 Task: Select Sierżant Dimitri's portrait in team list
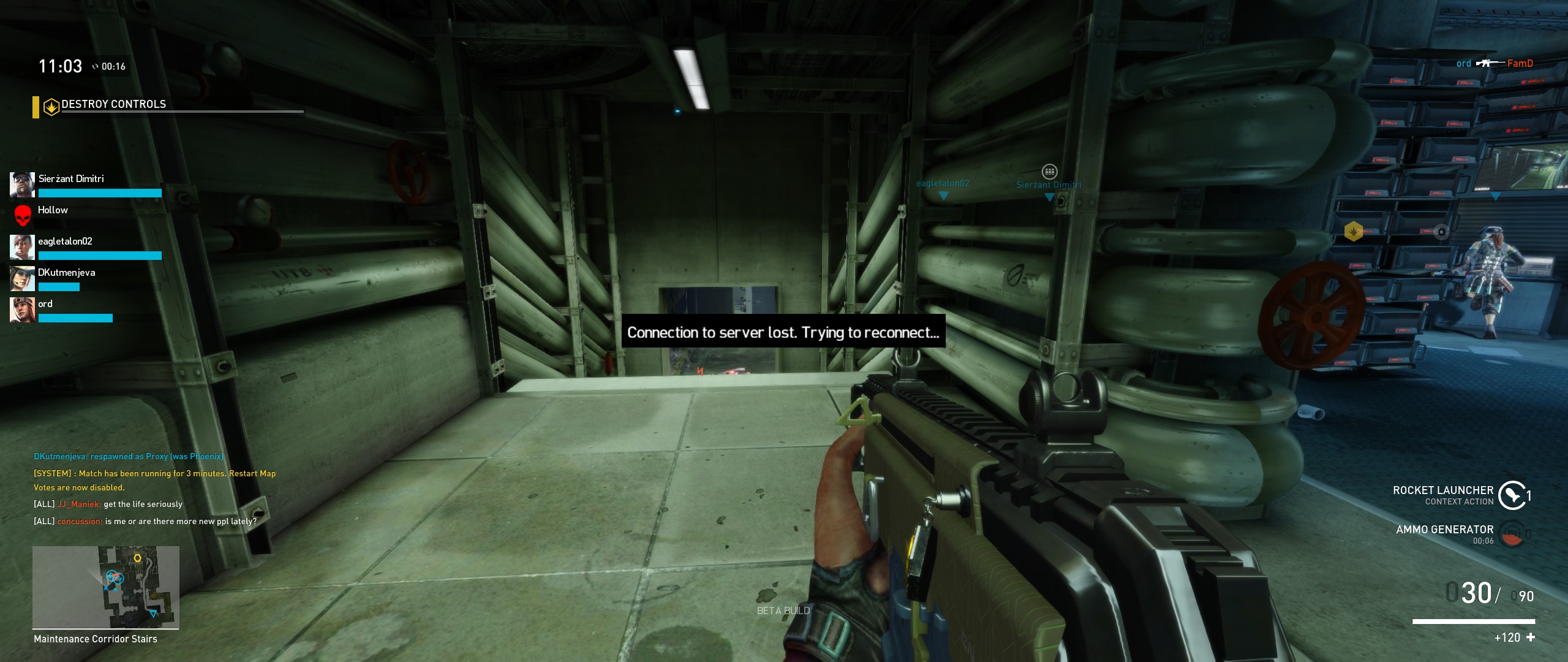(22, 185)
